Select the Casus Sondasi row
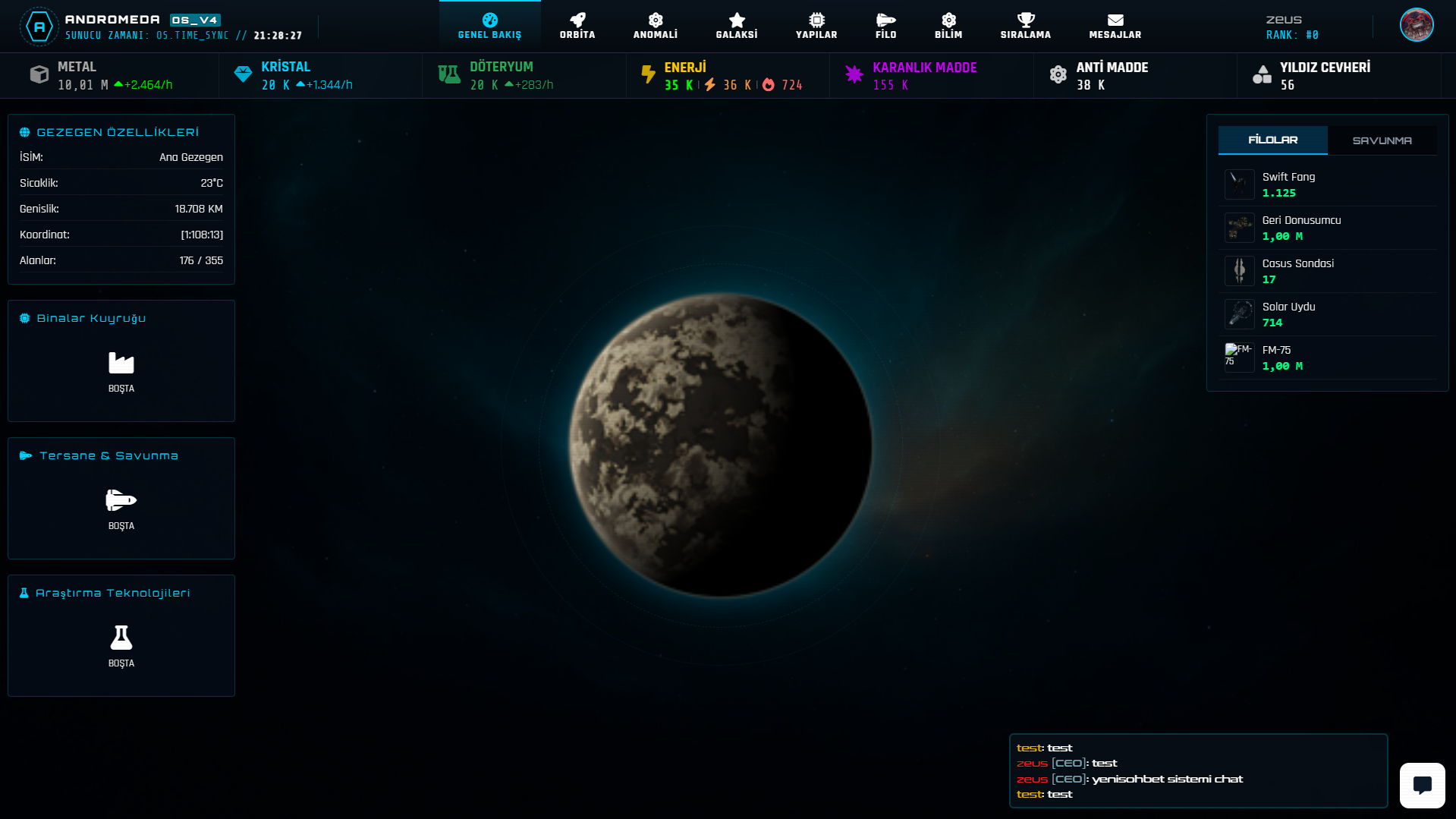This screenshot has height=819, width=1456. [x=1328, y=271]
